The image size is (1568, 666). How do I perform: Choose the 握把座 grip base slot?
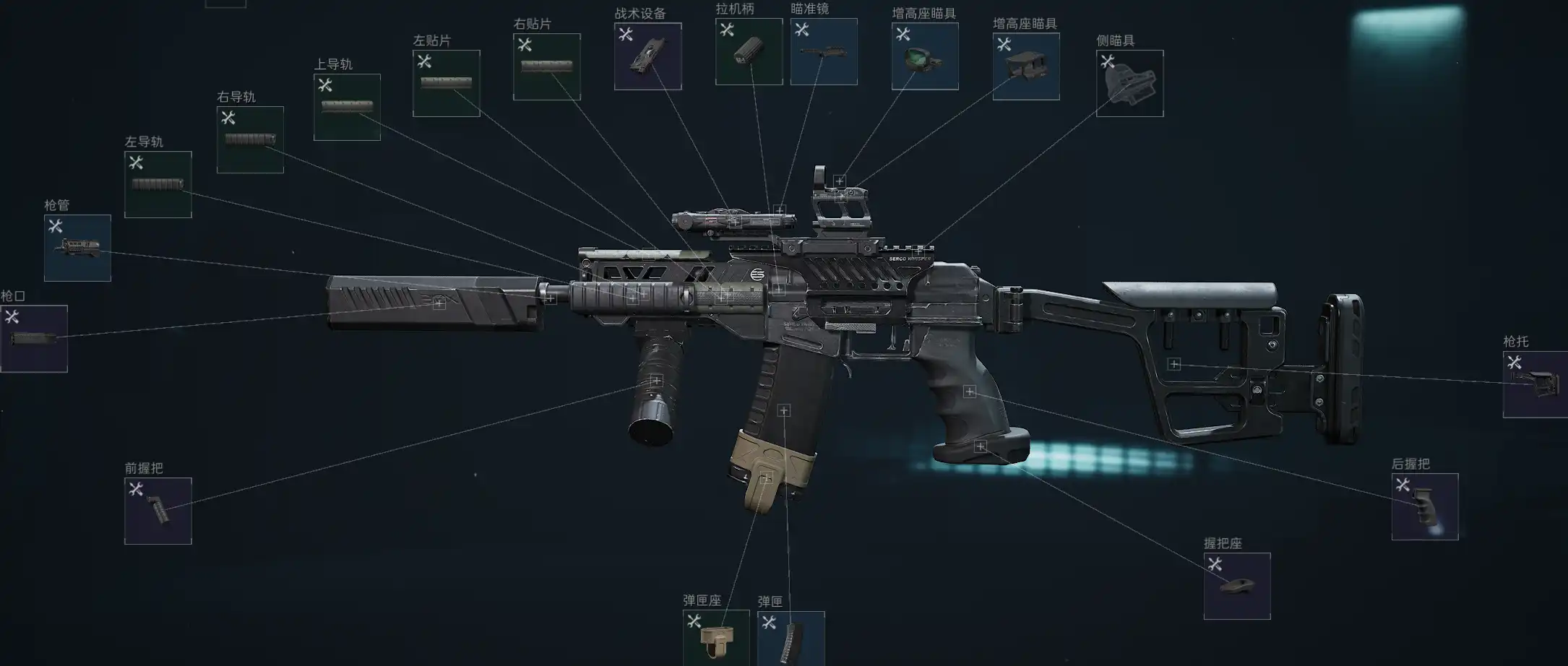coord(1237,586)
